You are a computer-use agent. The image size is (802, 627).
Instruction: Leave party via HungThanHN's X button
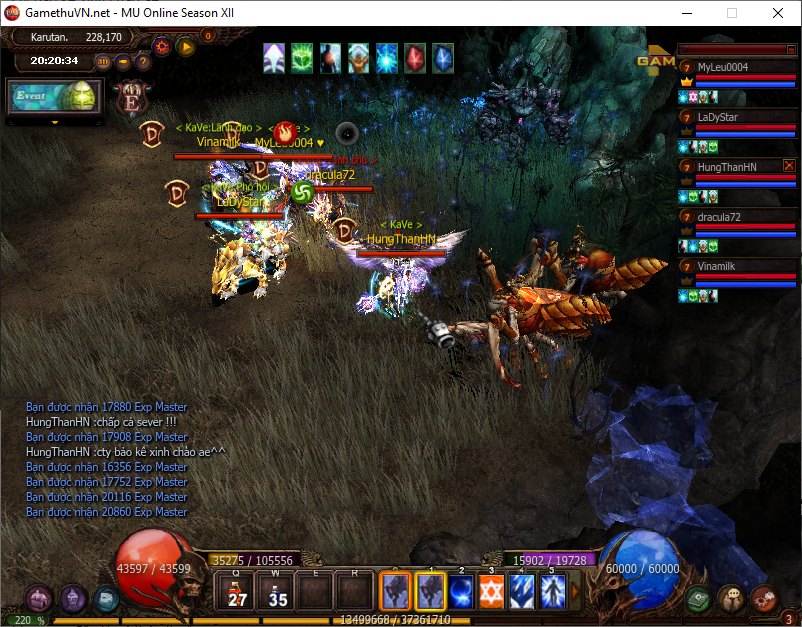789,165
